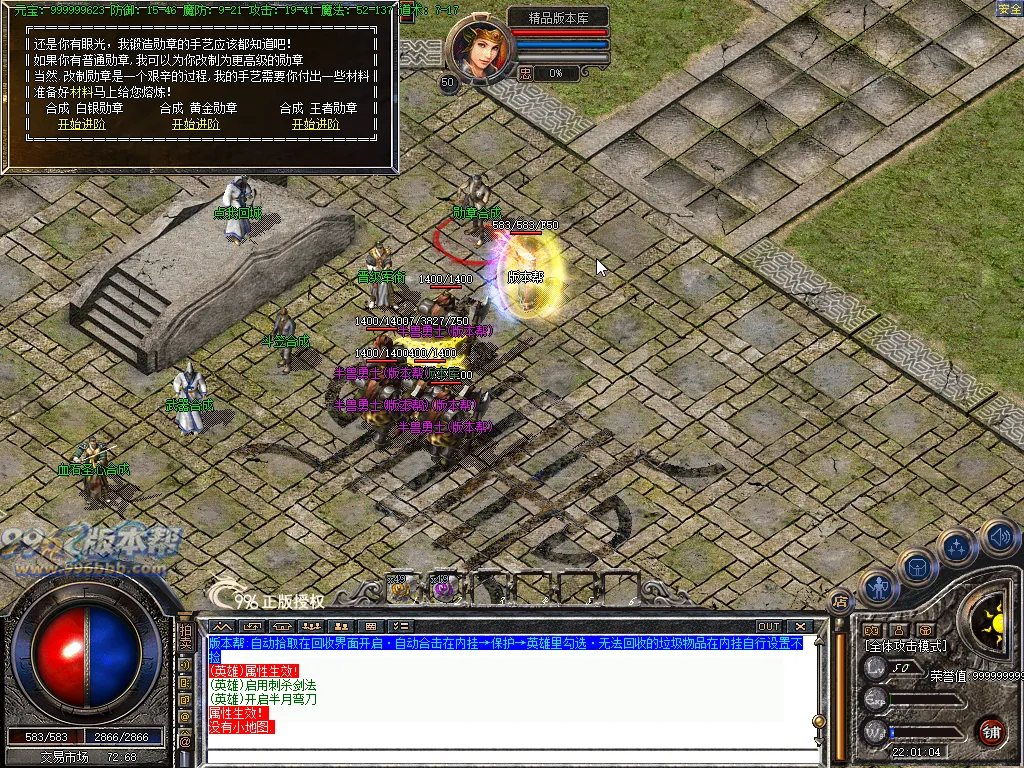
Task: Click the OUT button on chat panel
Action: [x=768, y=627]
